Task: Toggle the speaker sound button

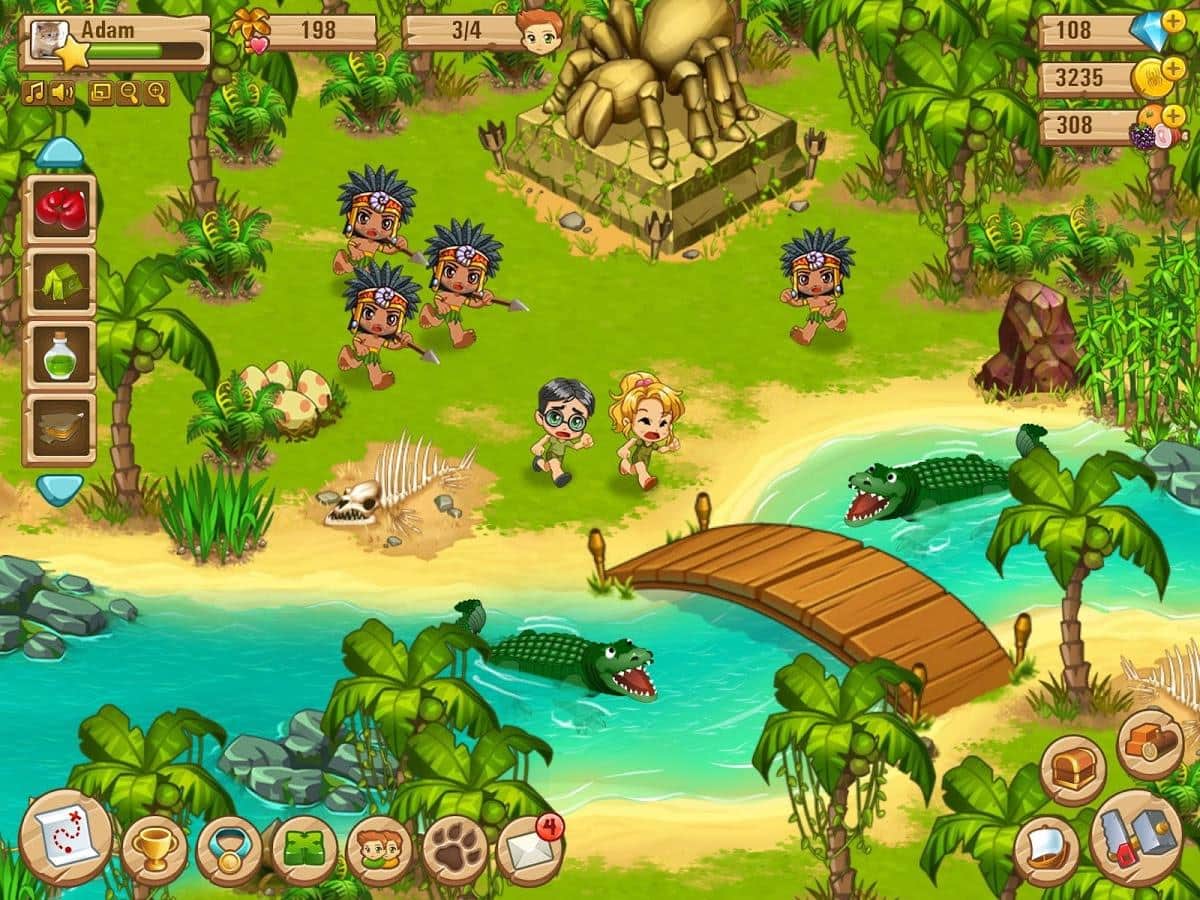Action: [x=61, y=93]
